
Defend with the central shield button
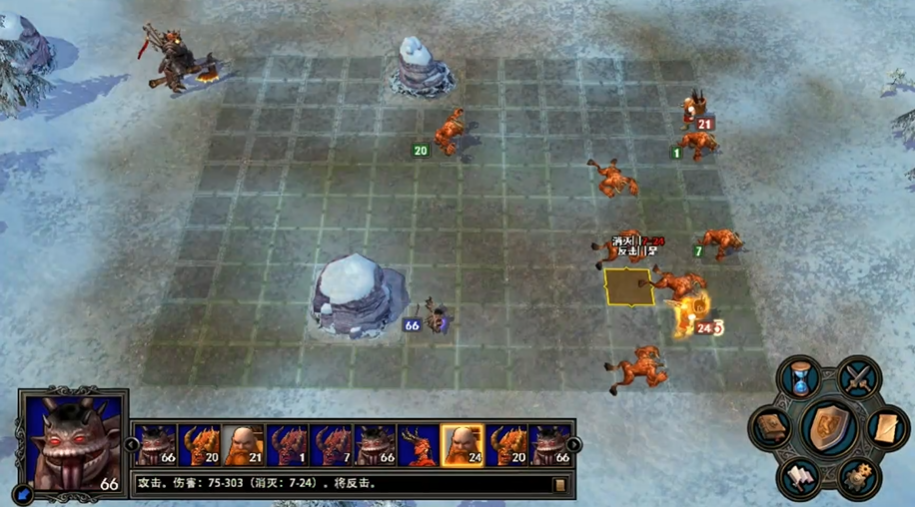click(x=829, y=427)
